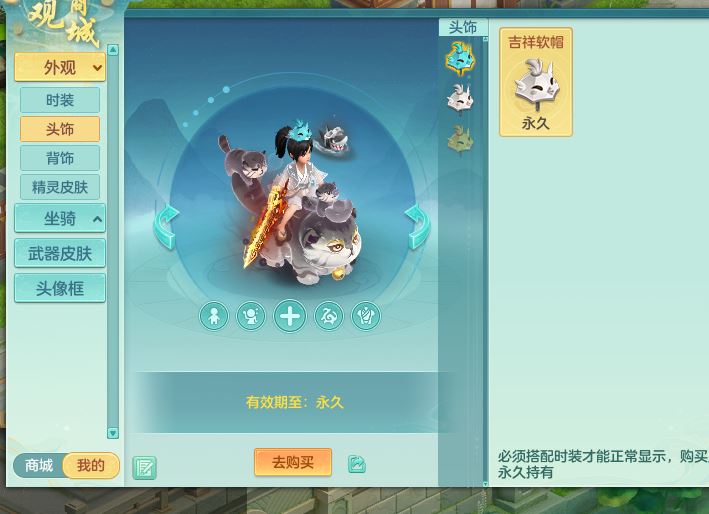
Task: Open the notepad edit icon
Action: [145, 467]
